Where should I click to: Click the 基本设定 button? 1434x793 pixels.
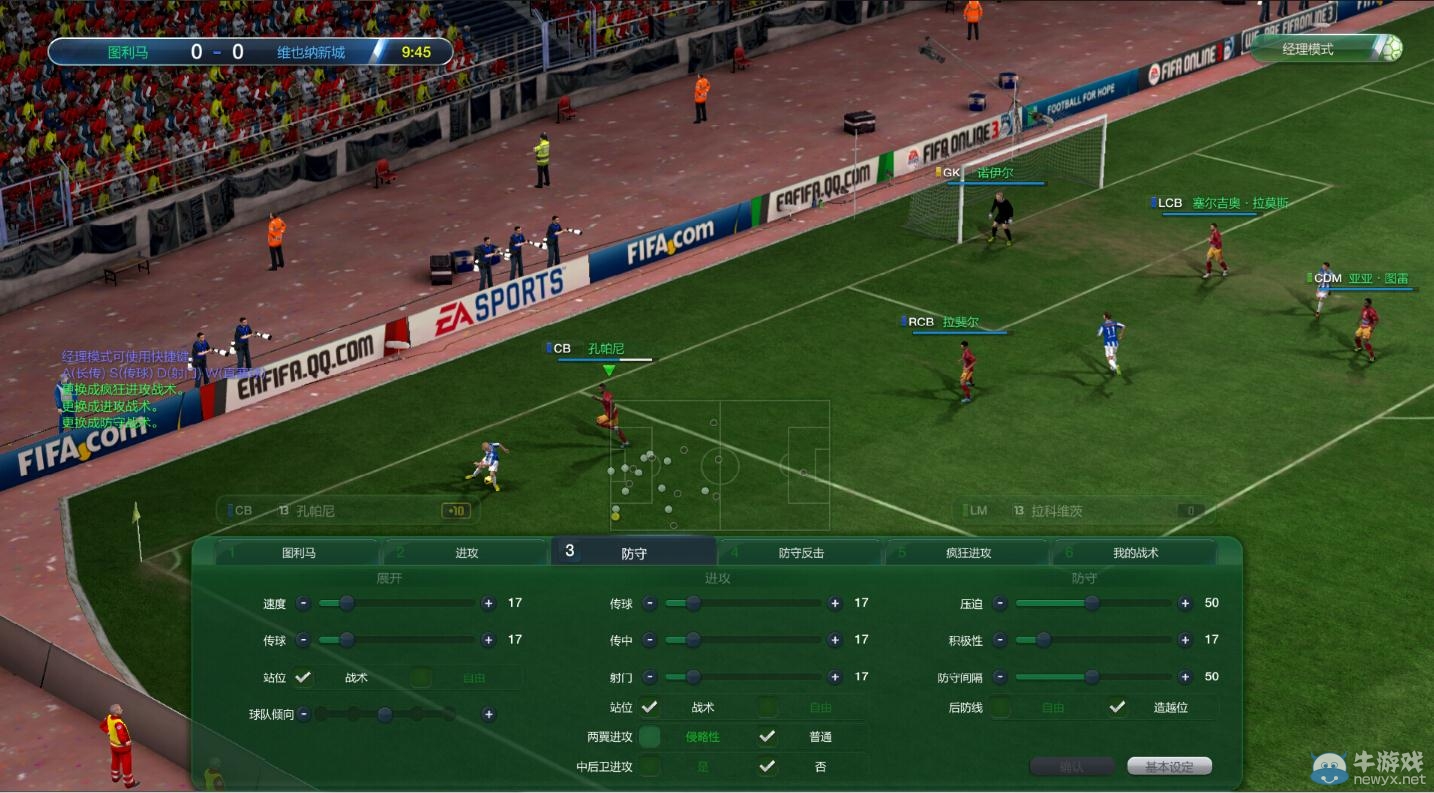pos(1170,766)
